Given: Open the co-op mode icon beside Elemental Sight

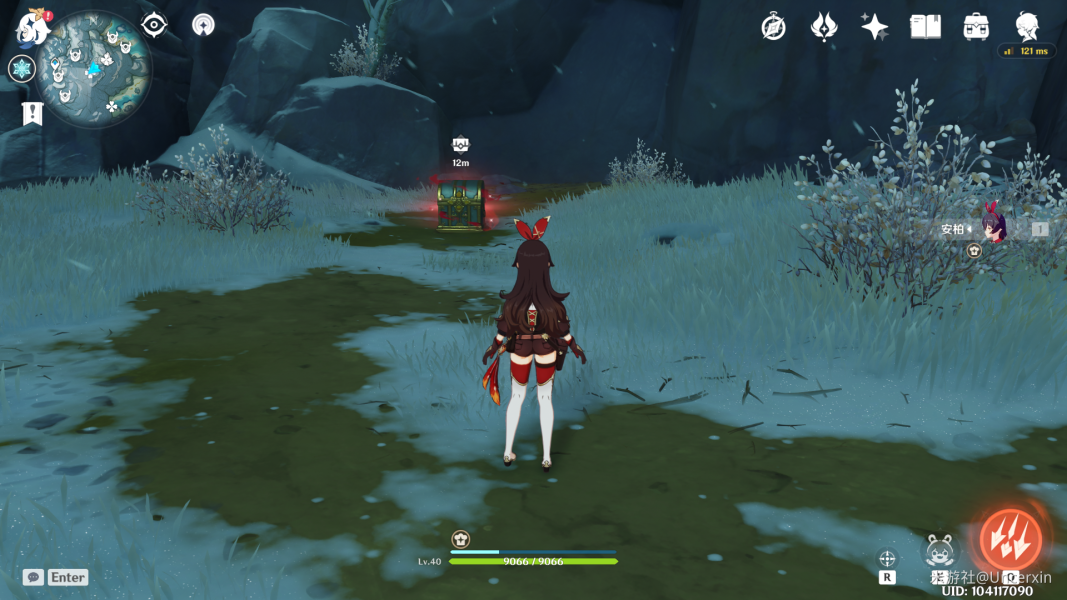Looking at the screenshot, I should pyautogui.click(x=203, y=25).
